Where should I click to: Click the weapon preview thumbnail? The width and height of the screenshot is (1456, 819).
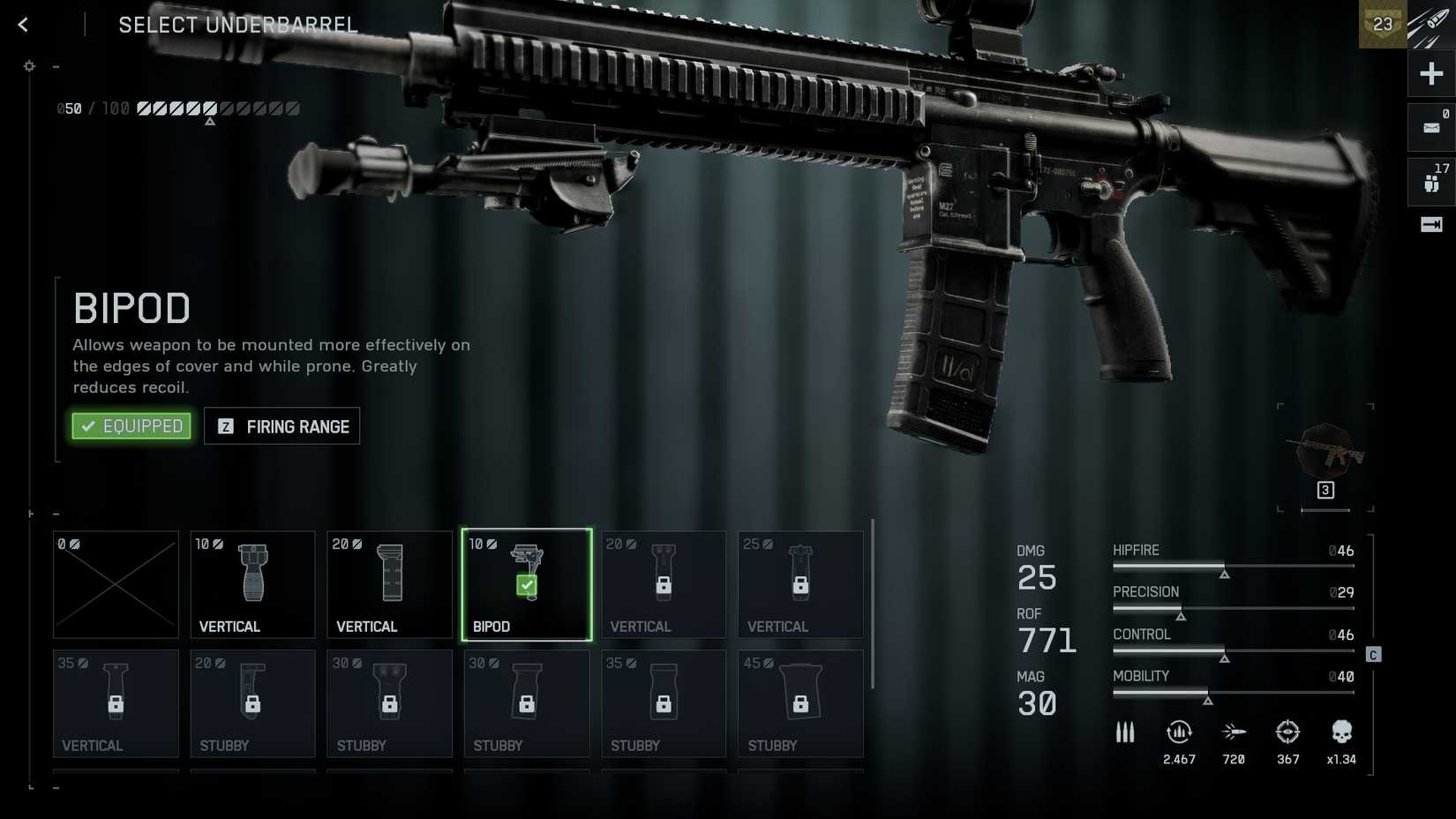[x=1325, y=452]
